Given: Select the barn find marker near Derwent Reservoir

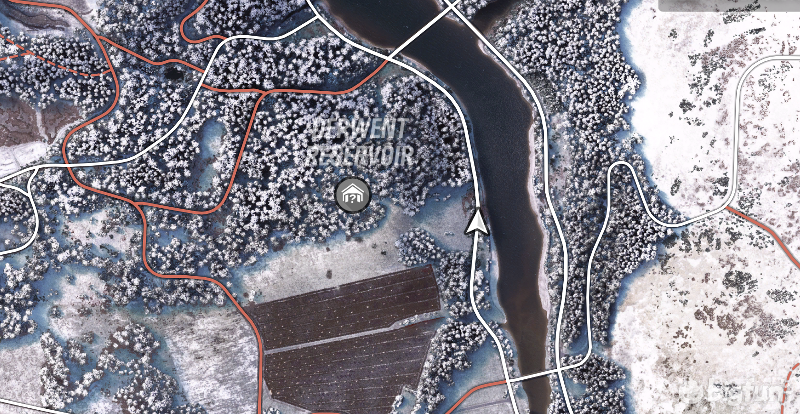Looking at the screenshot, I should pyautogui.click(x=351, y=195).
